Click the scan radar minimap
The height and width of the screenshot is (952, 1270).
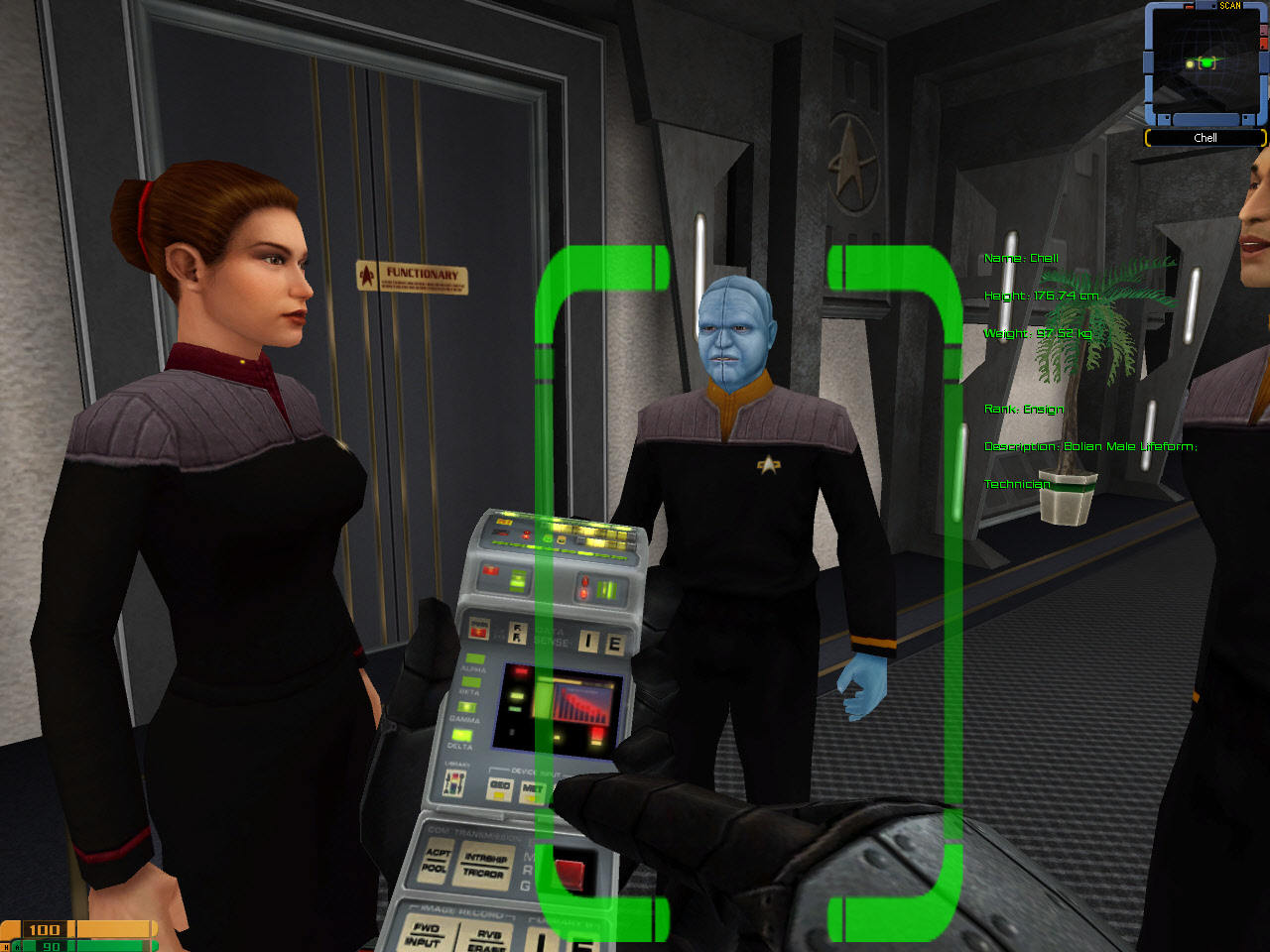tap(1206, 64)
